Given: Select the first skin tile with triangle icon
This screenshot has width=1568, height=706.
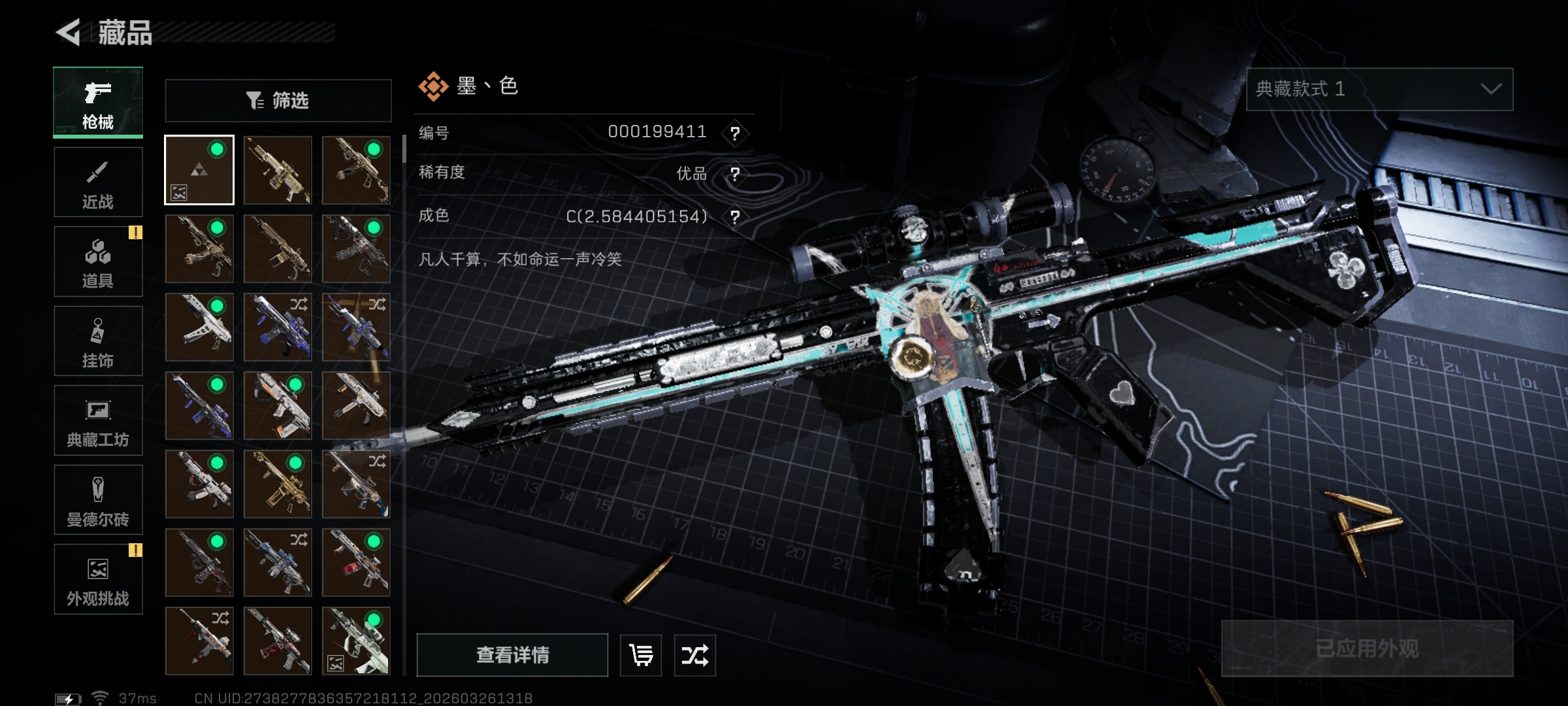Looking at the screenshot, I should point(199,170).
